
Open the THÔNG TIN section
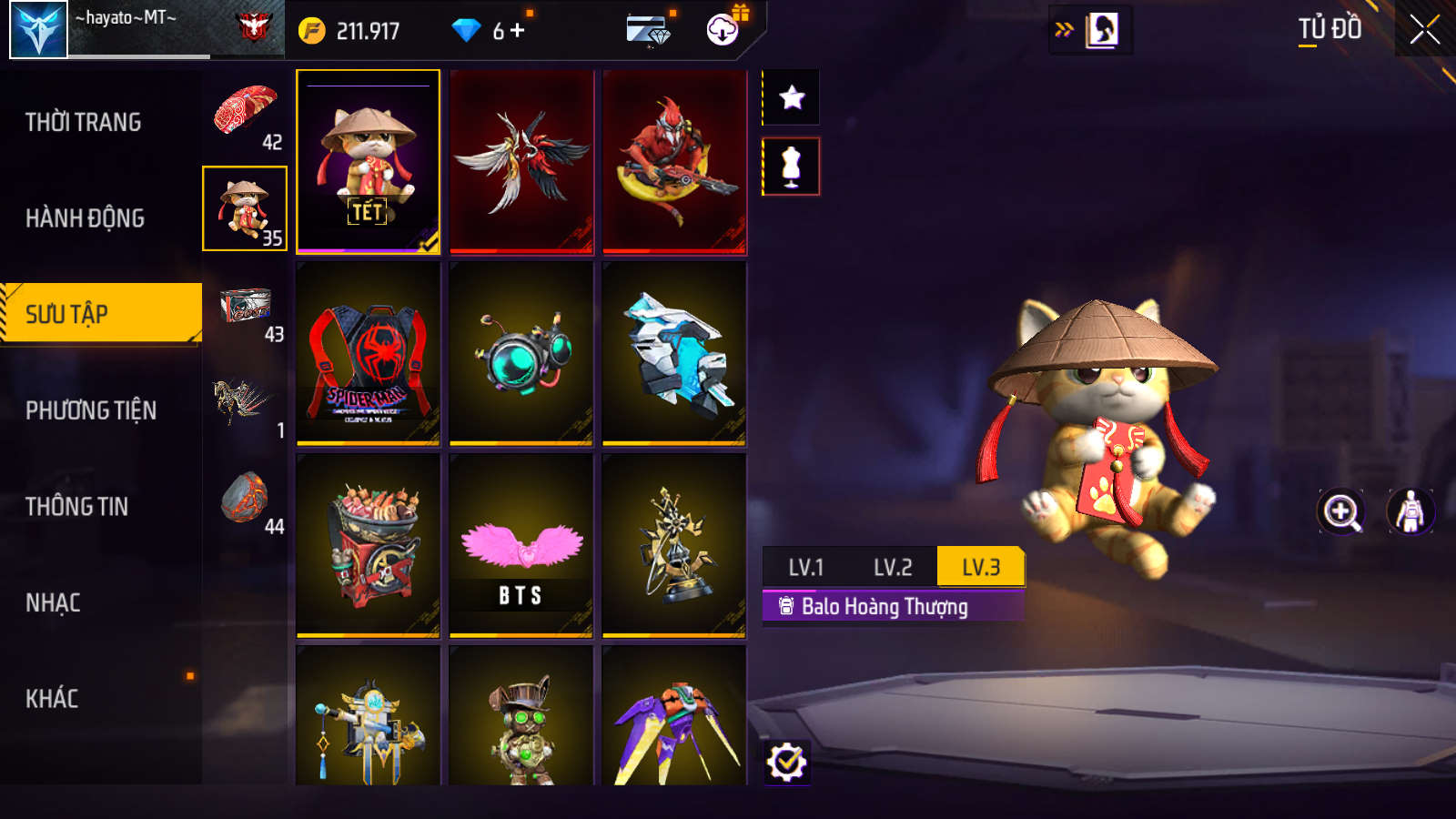(77, 507)
